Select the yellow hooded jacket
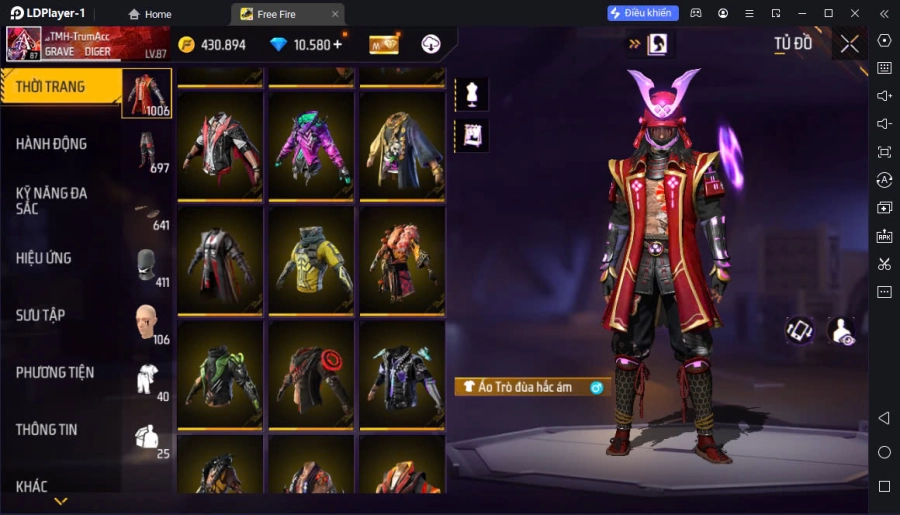900x515 pixels. click(x=311, y=262)
